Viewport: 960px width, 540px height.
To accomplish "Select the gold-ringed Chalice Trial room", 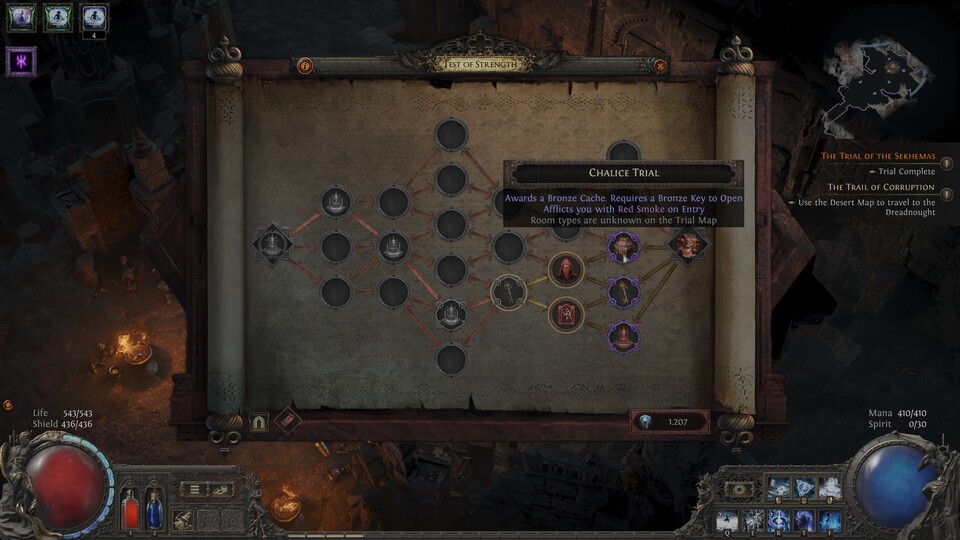I will click(x=509, y=292).
